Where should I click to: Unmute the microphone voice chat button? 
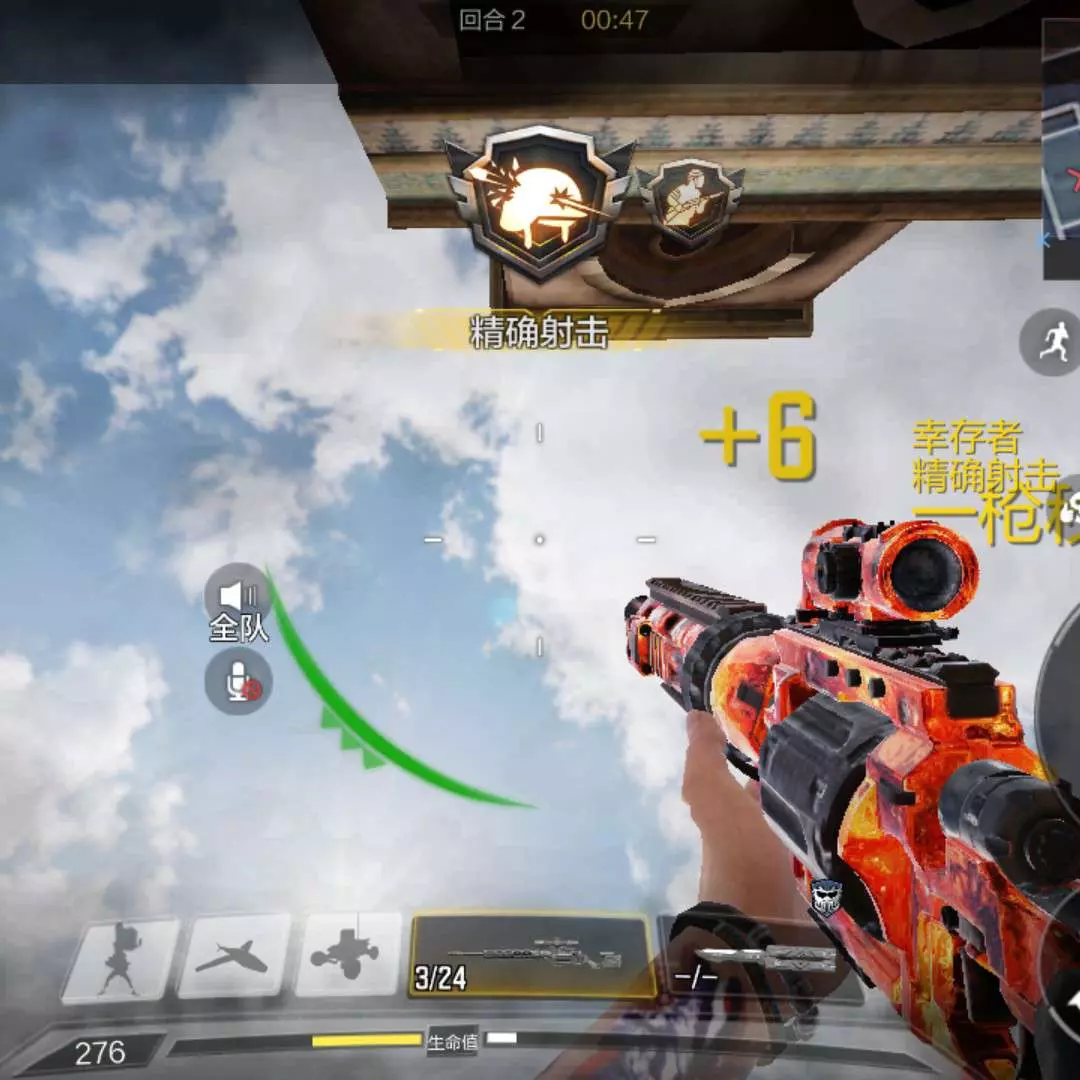point(238,682)
